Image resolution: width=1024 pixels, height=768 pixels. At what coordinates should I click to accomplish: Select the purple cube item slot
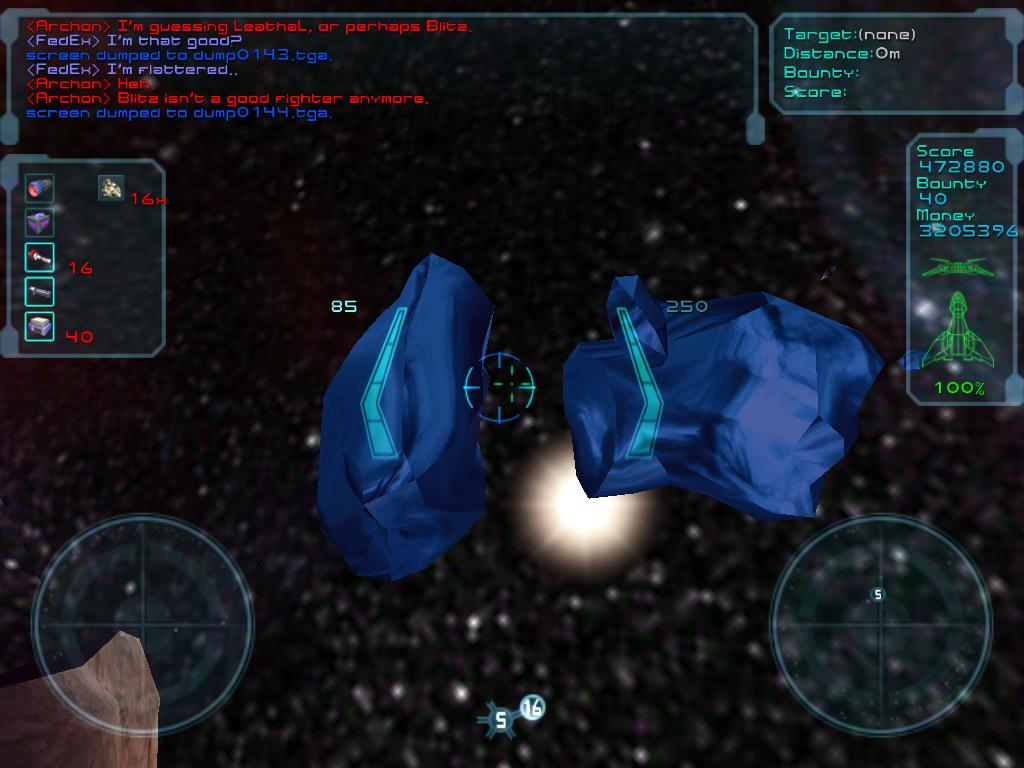(x=40, y=223)
